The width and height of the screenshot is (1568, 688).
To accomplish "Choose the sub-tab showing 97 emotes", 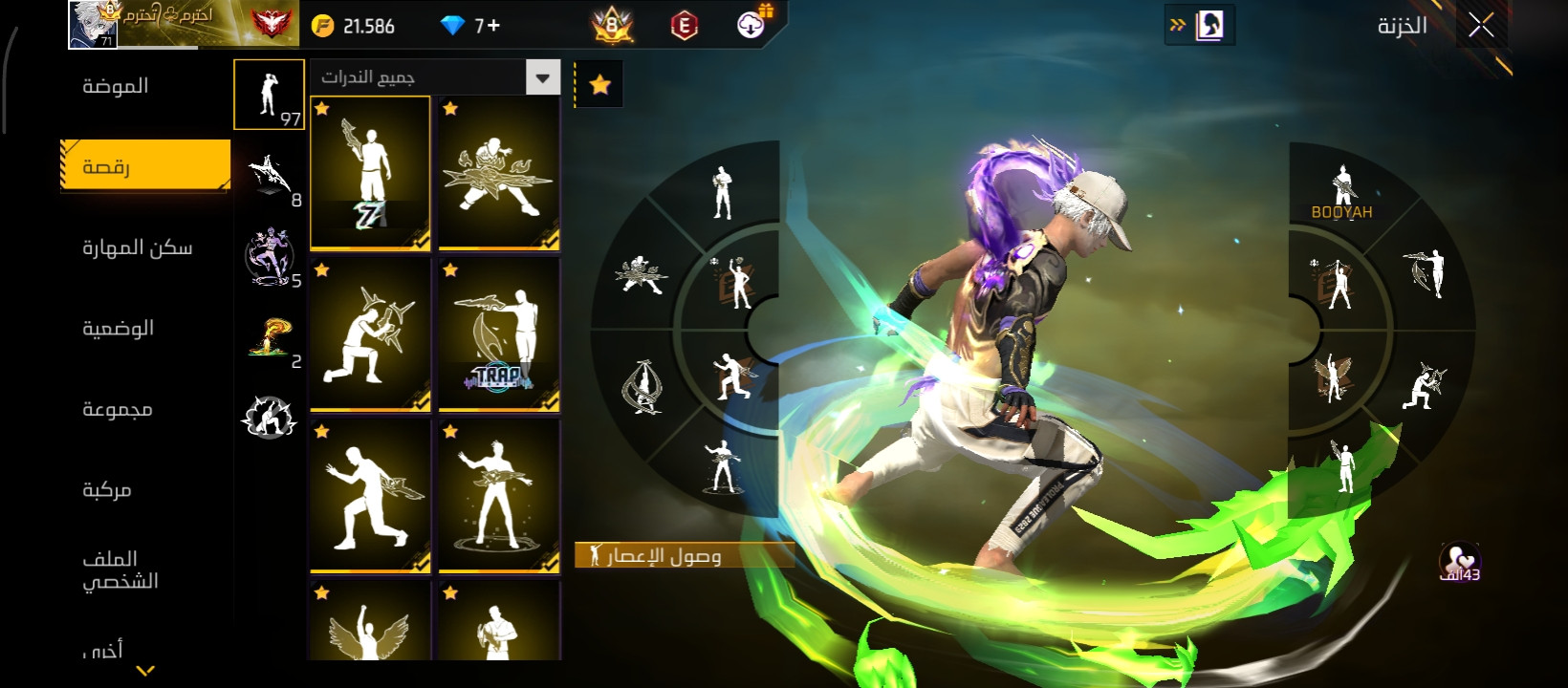I will tap(269, 95).
